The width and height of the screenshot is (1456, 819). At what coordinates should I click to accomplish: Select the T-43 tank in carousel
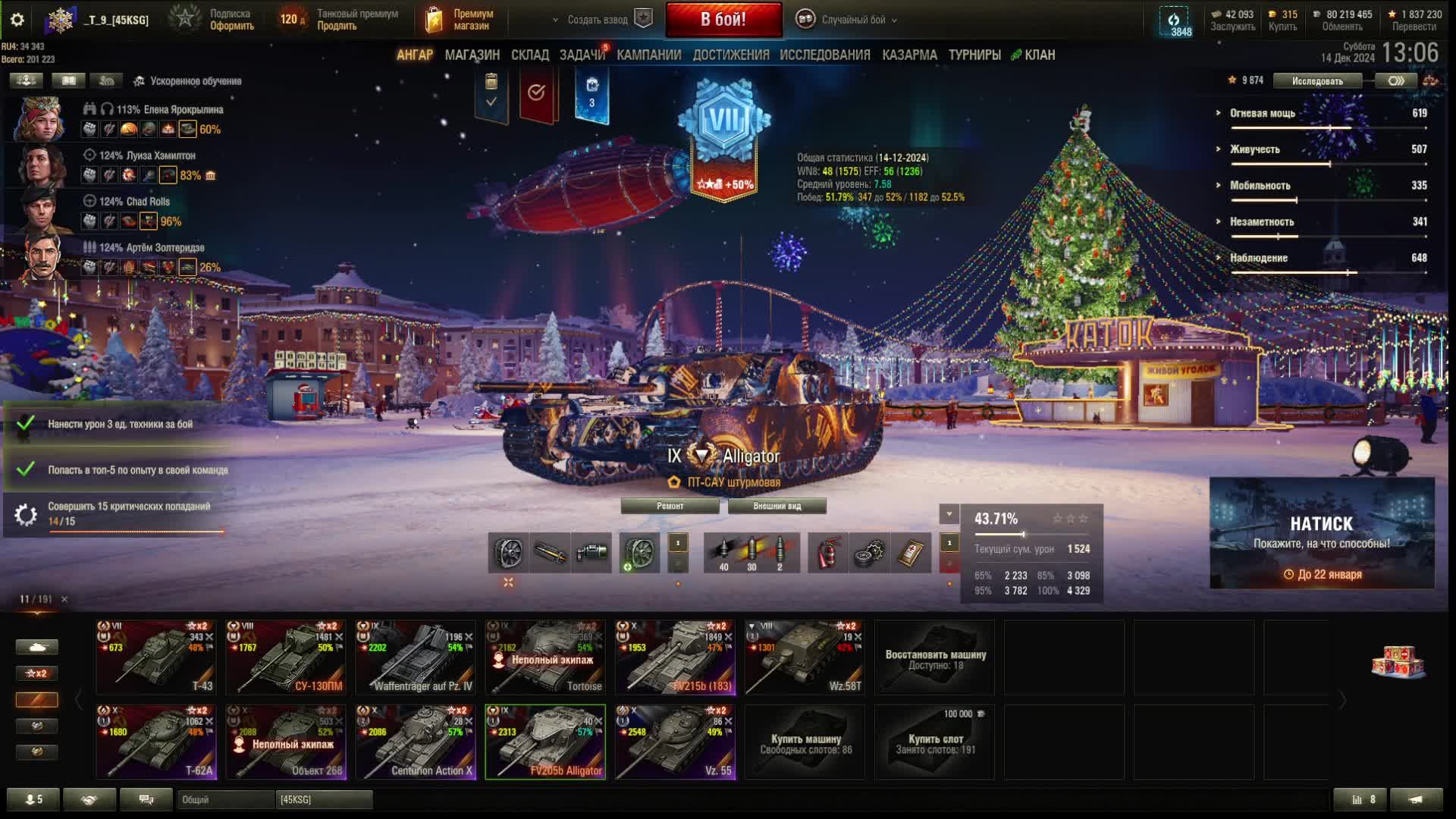click(x=155, y=657)
